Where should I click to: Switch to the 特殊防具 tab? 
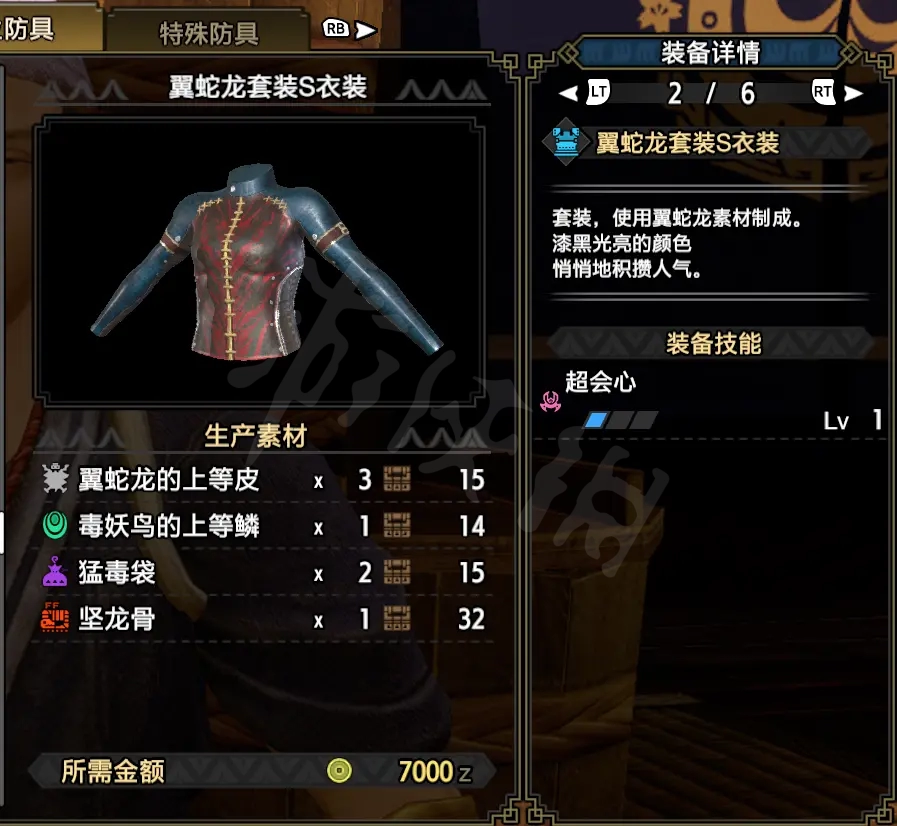pos(208,32)
